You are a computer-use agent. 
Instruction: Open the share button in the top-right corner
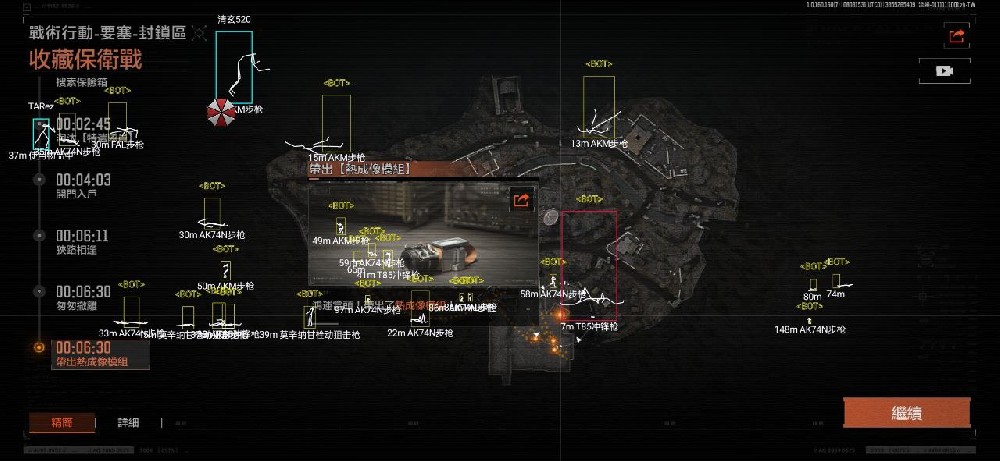pos(956,36)
